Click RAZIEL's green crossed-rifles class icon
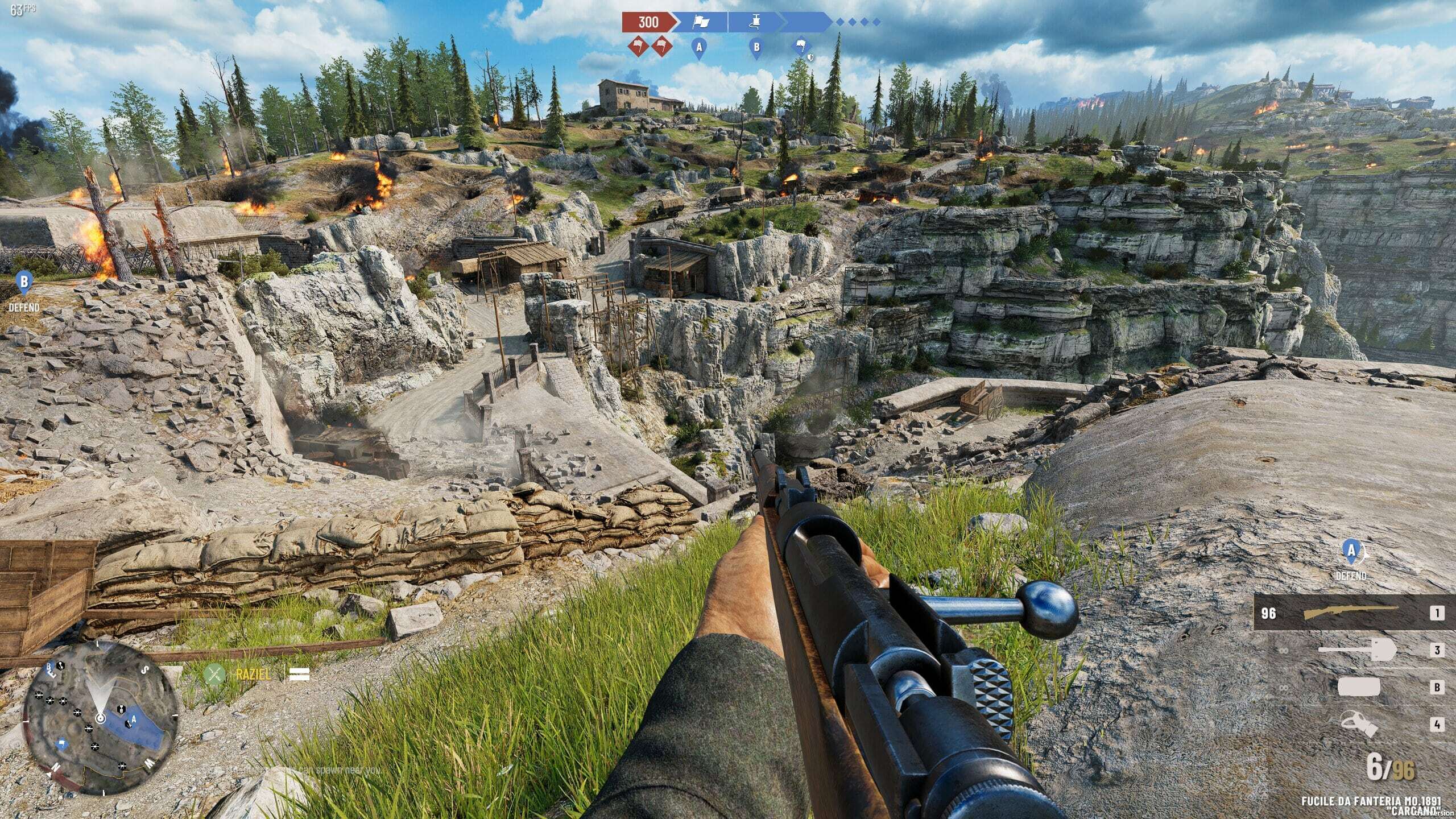Image resolution: width=1456 pixels, height=819 pixels. click(214, 674)
